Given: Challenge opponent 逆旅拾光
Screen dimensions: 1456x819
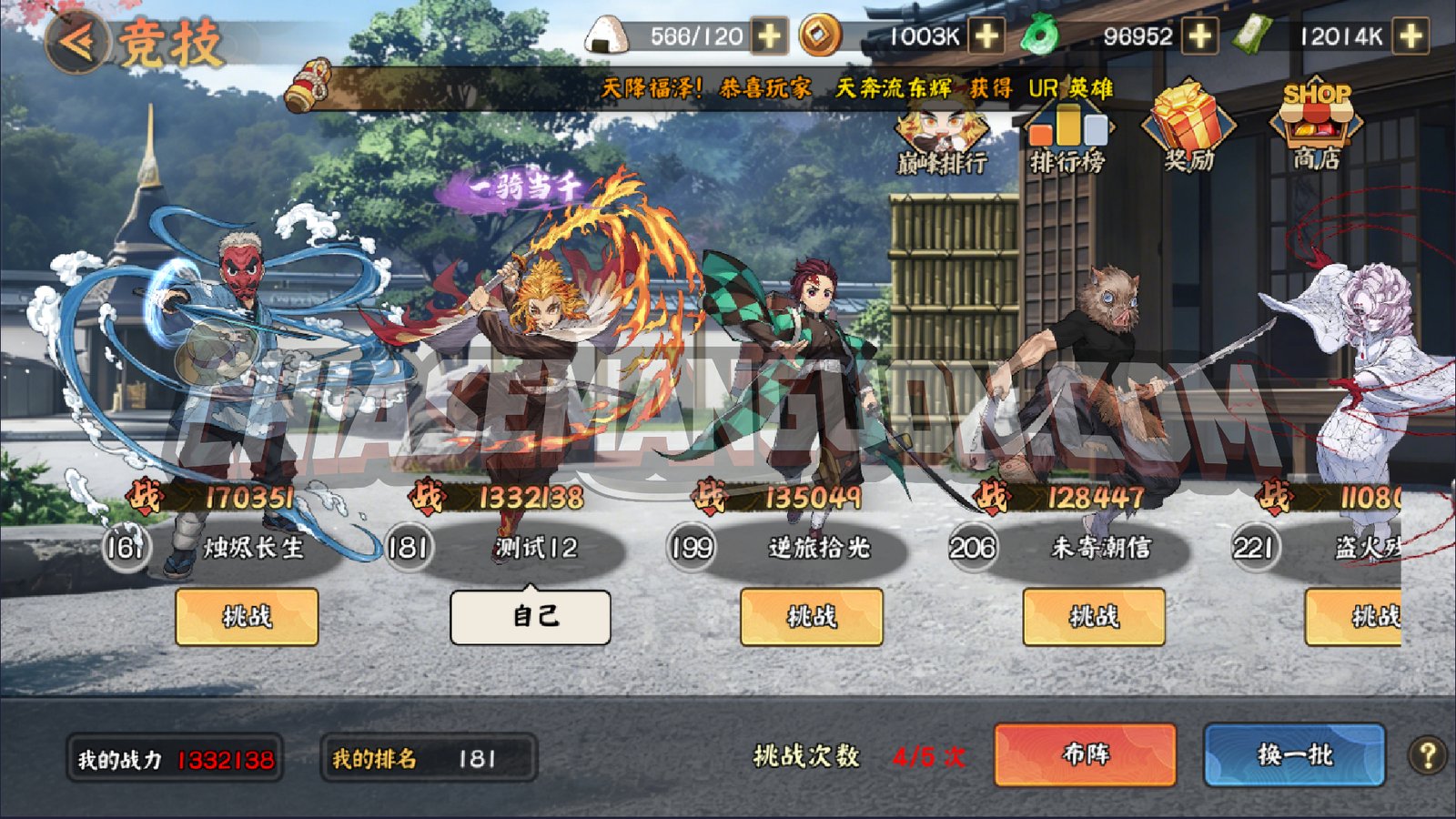Looking at the screenshot, I should point(811,616).
